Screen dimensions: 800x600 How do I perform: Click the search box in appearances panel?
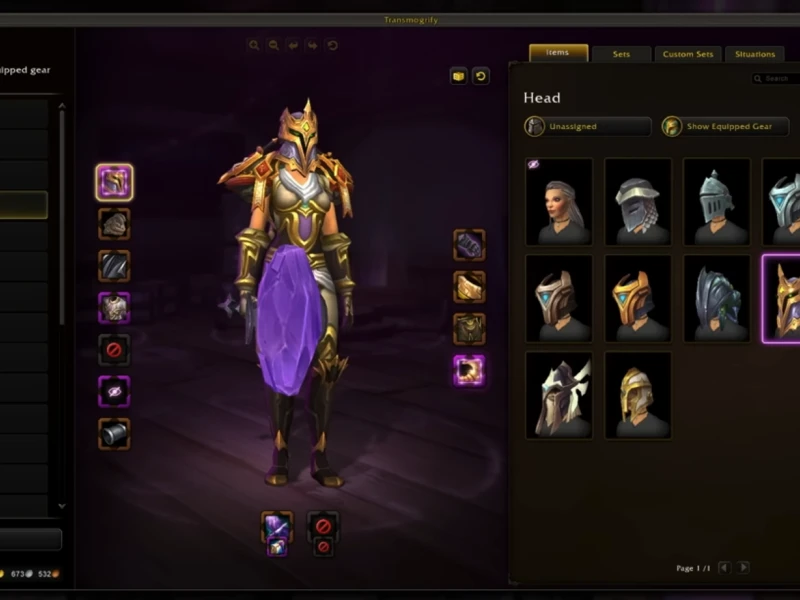(776, 78)
